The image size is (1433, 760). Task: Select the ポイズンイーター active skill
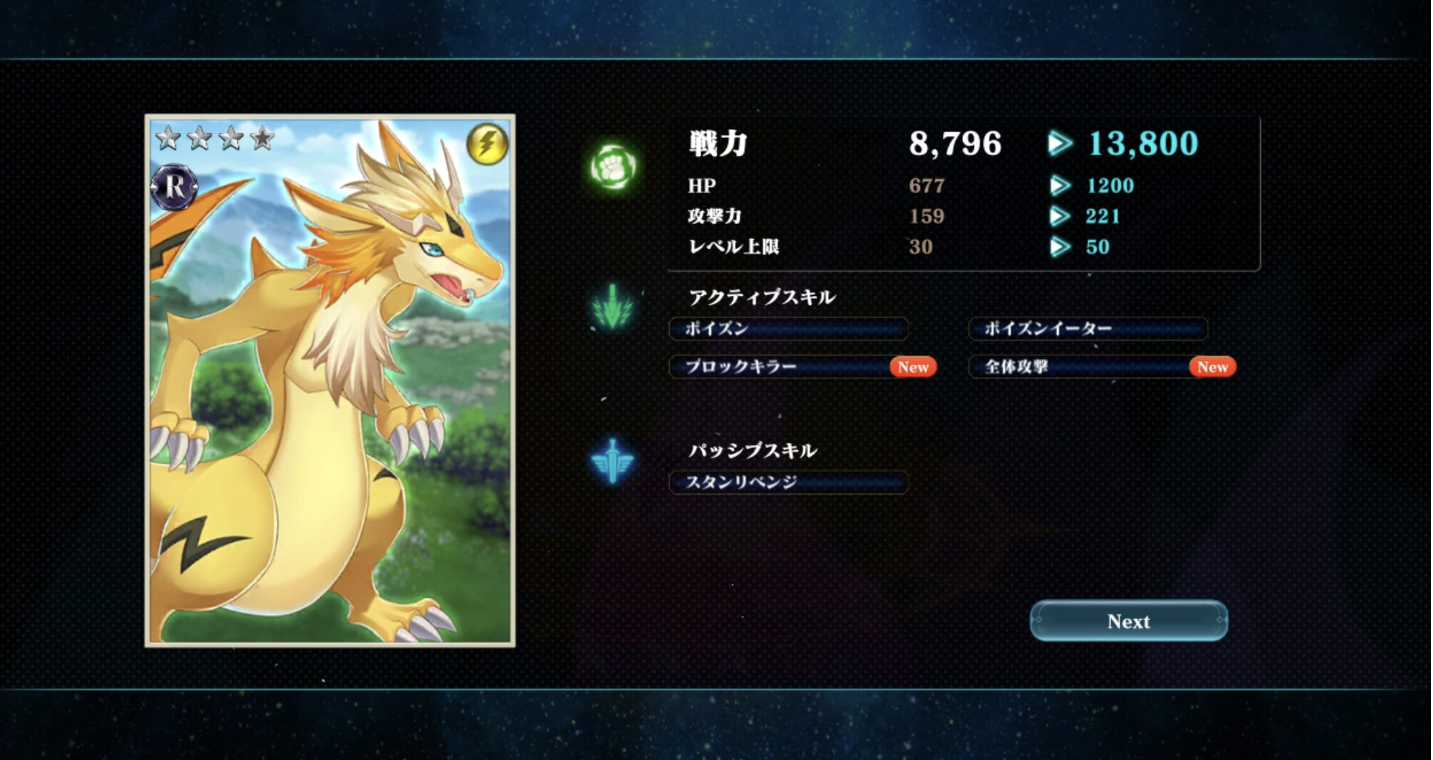click(x=1088, y=329)
